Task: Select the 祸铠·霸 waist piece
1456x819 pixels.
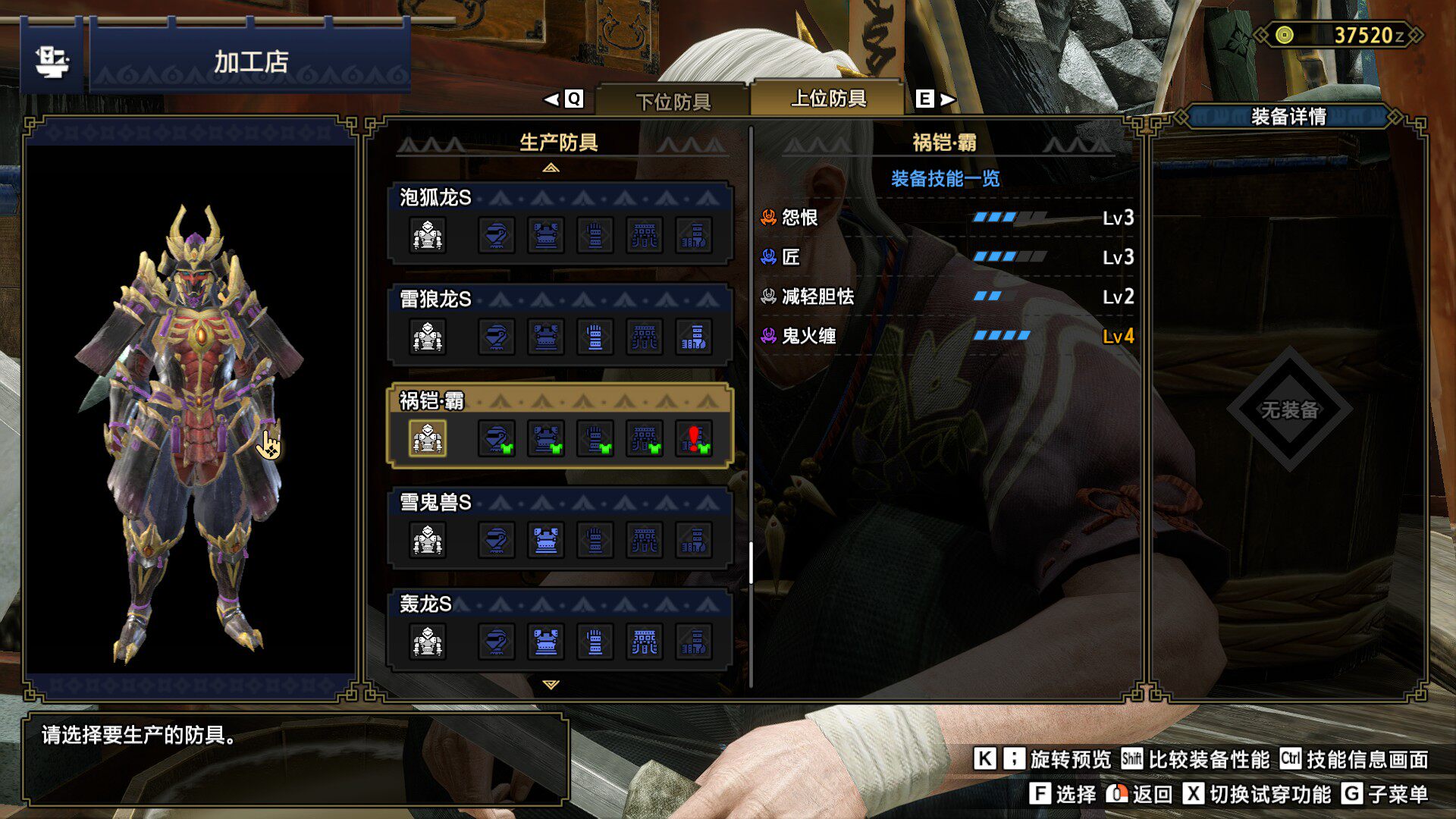Action: (645, 438)
